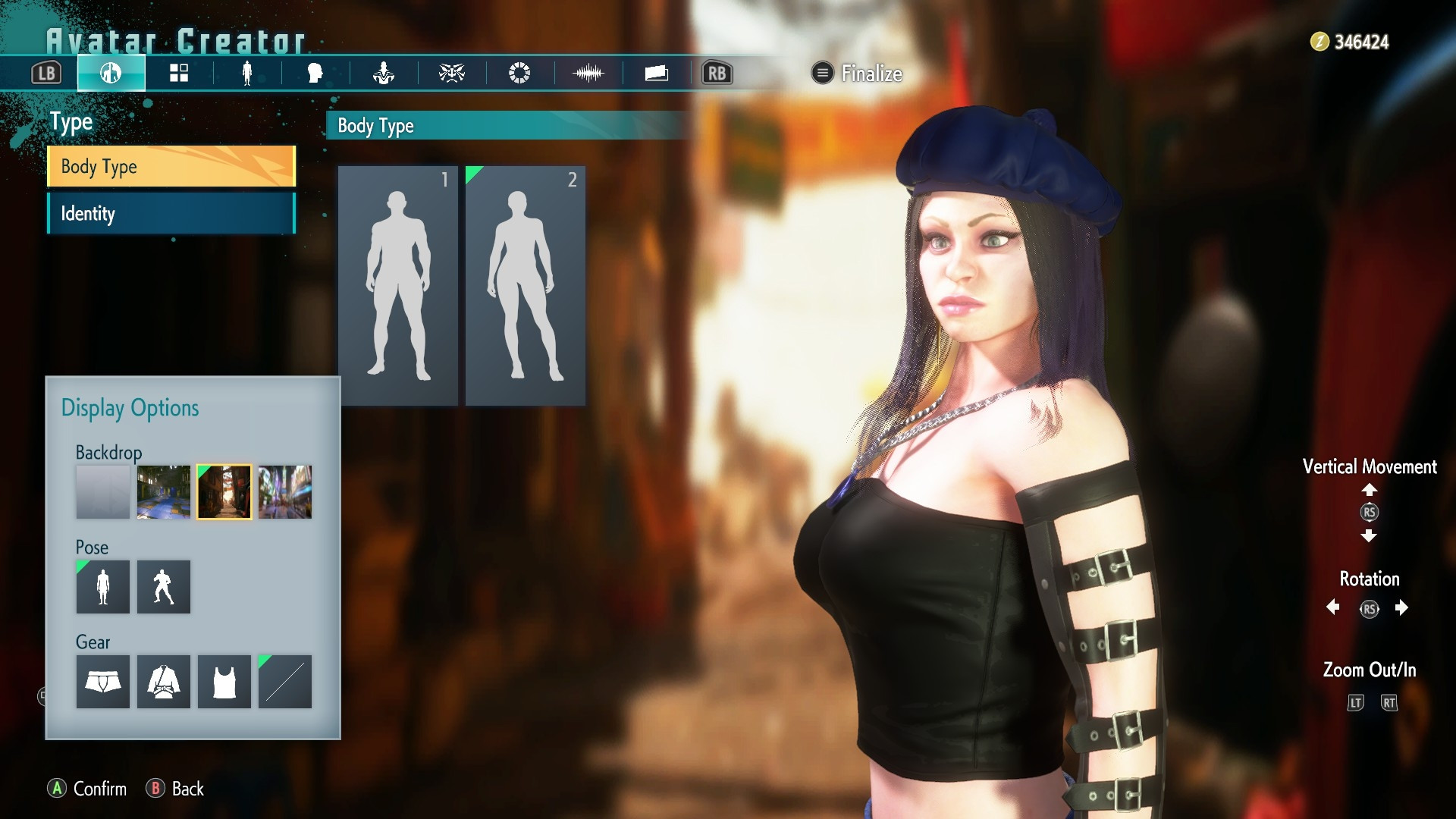Choose the fighting stance pose
This screenshot has width=1456, height=819.
(x=163, y=587)
